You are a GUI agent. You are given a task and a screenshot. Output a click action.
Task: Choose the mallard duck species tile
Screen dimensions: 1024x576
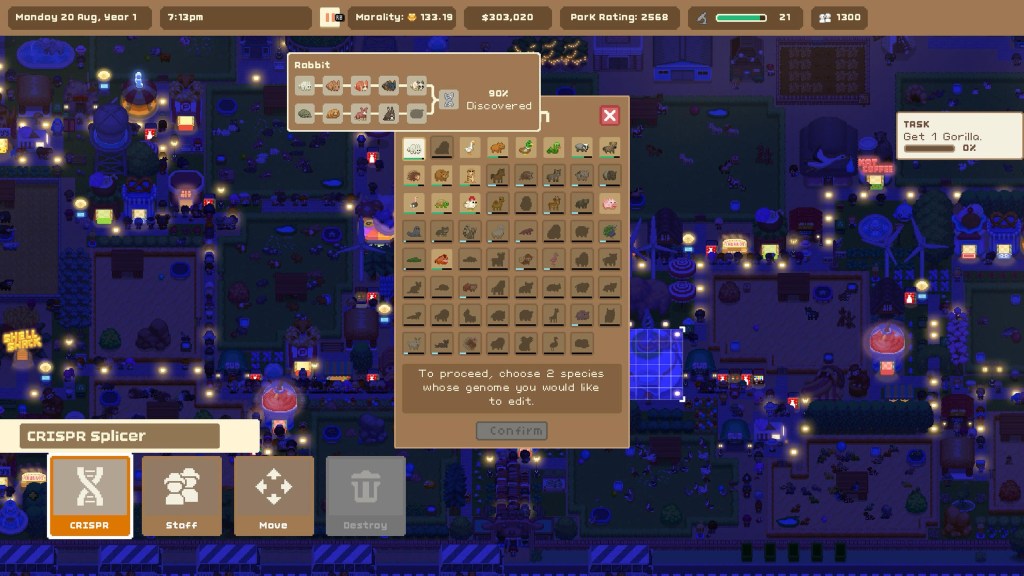[x=526, y=148]
